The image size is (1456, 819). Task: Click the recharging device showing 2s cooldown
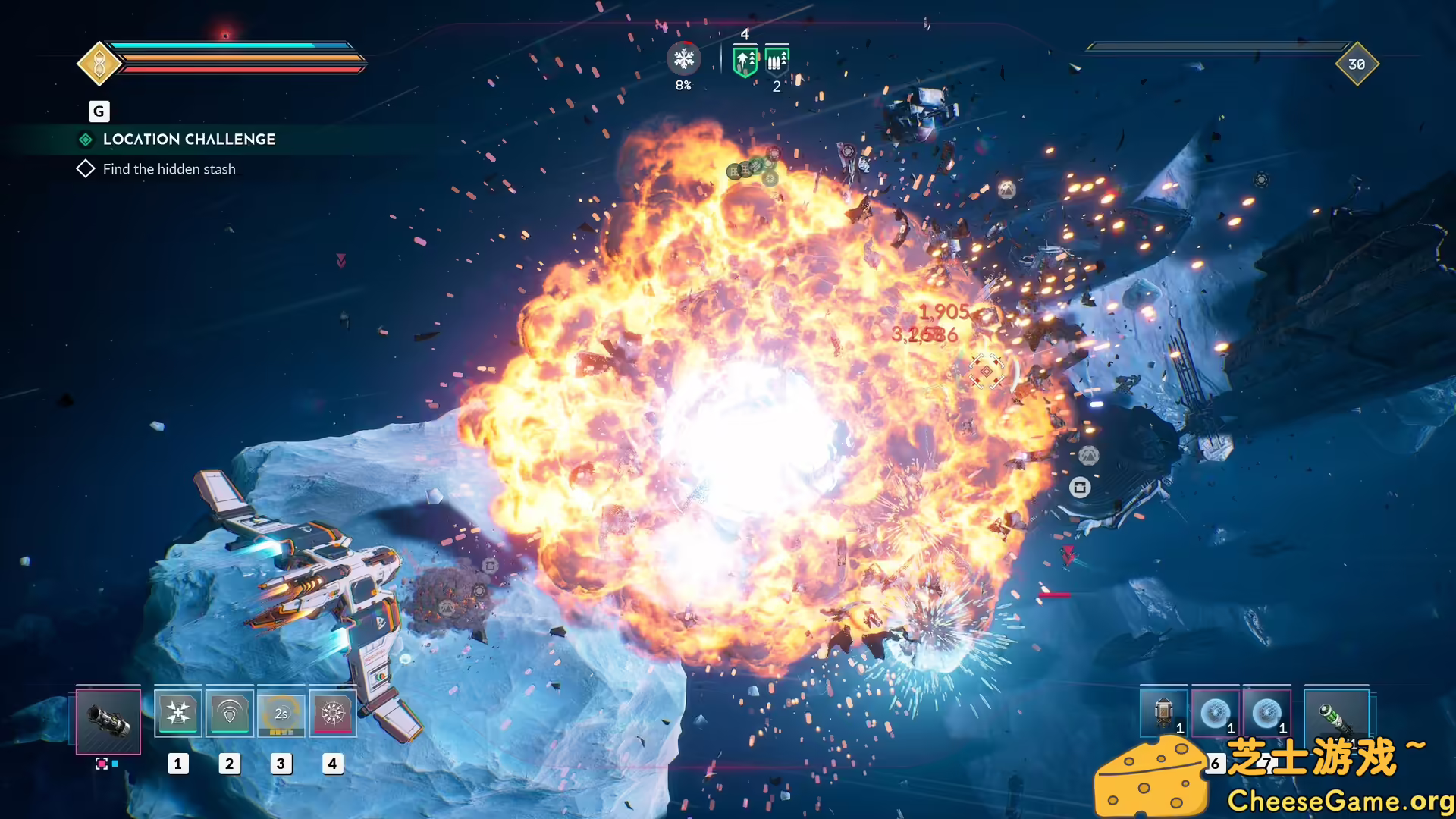[281, 713]
